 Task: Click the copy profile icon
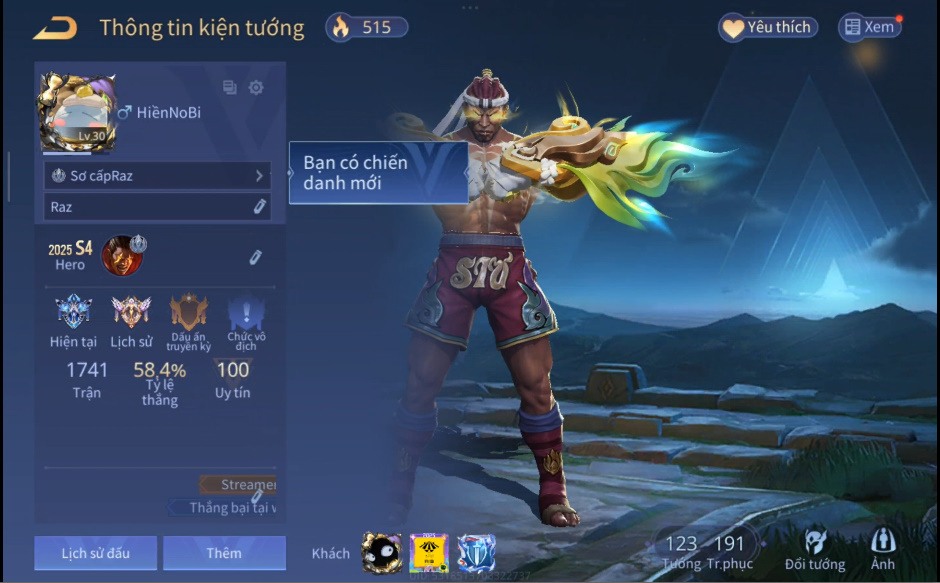pos(230,88)
